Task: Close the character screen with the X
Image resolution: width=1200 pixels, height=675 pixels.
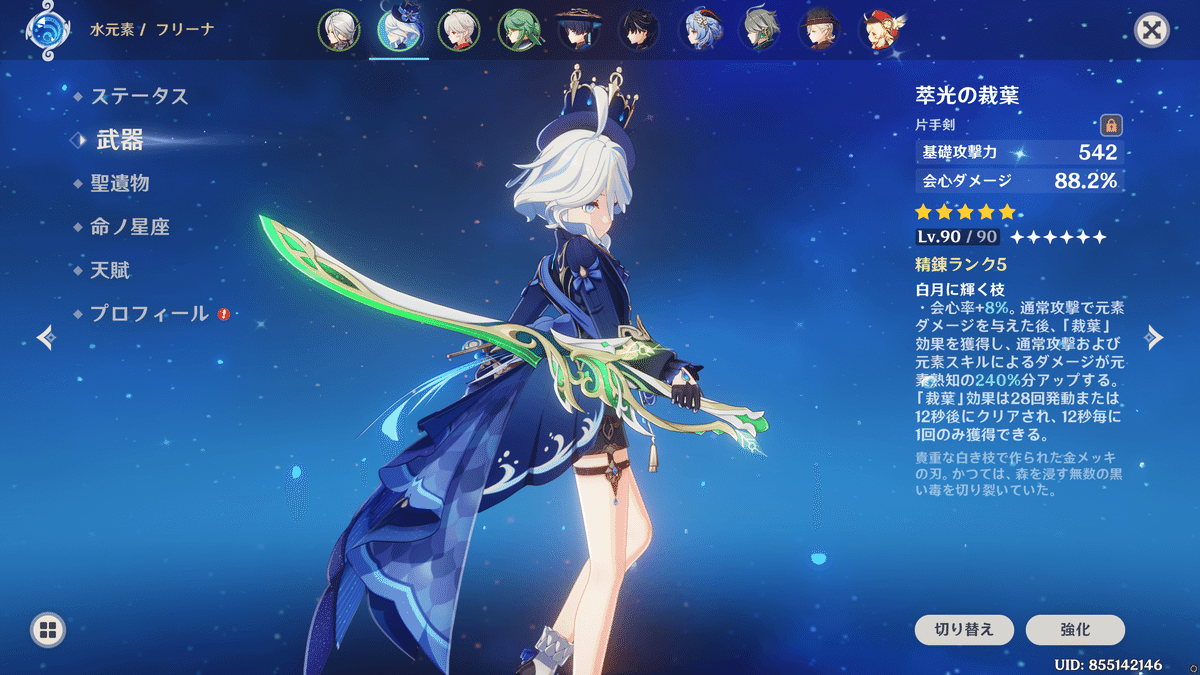Action: point(1152,30)
